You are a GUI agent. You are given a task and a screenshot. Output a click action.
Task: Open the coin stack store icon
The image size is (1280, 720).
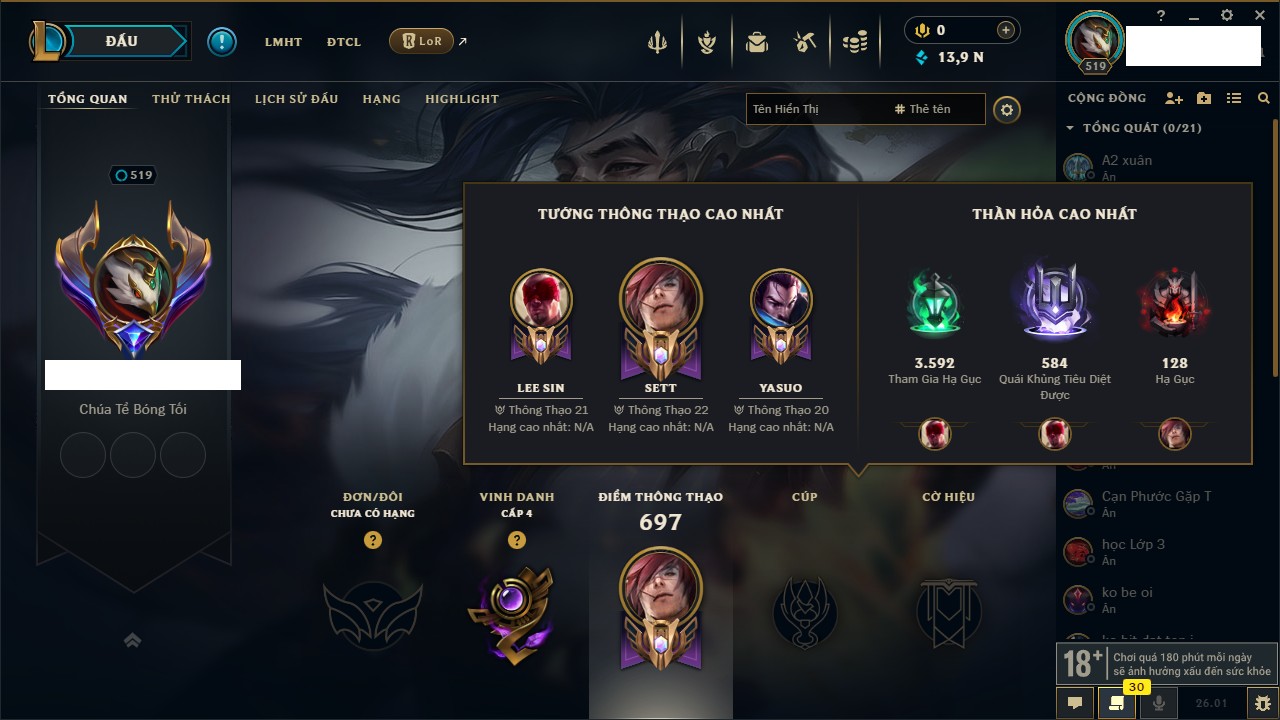854,42
